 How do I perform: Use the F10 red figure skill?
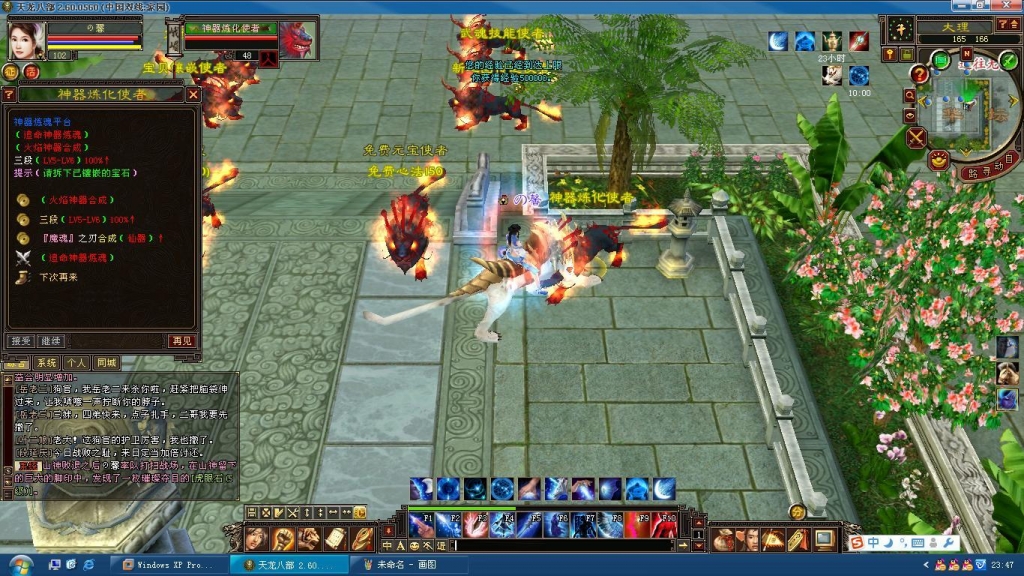[x=665, y=525]
